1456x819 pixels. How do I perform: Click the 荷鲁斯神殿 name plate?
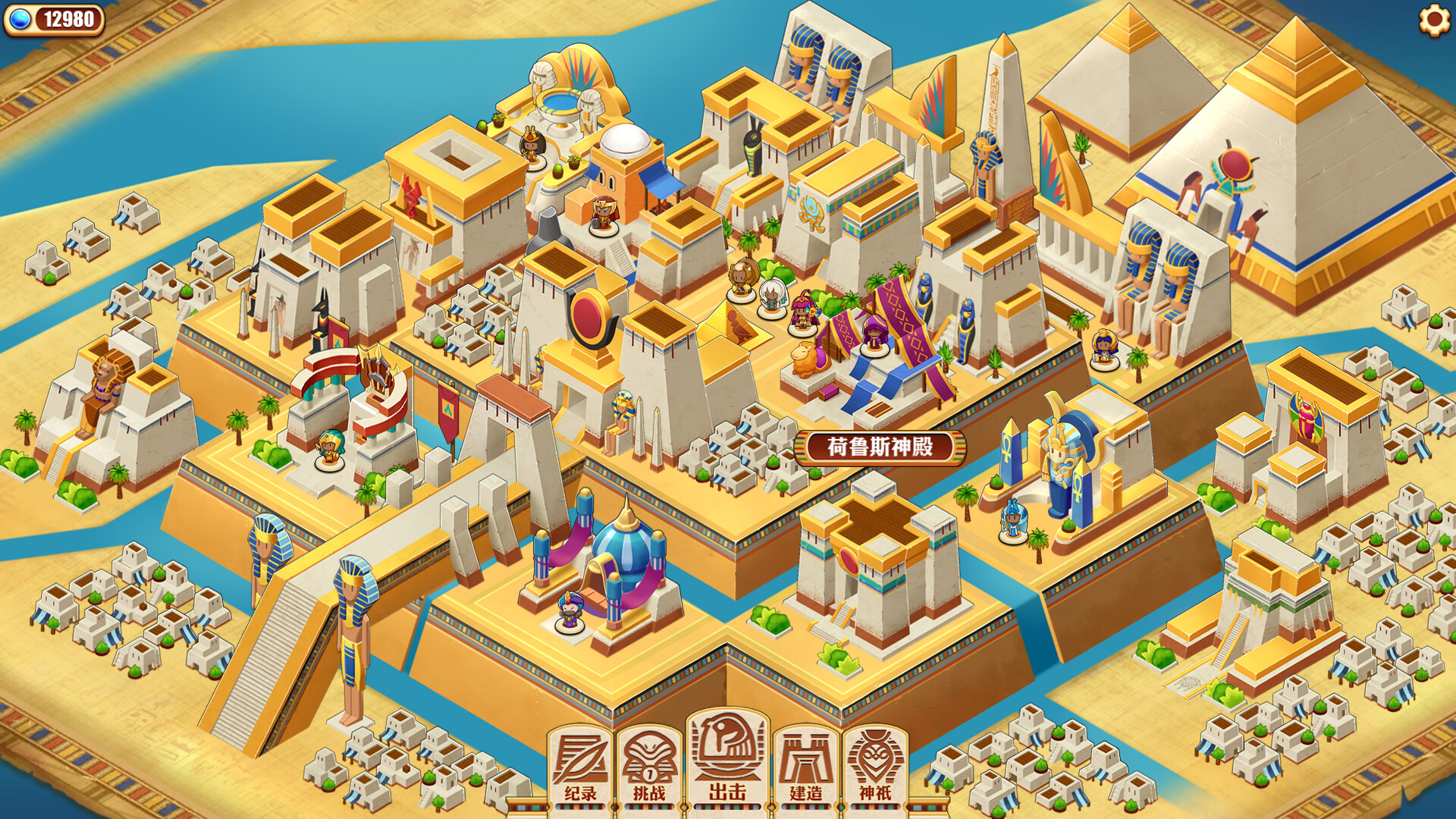(881, 447)
